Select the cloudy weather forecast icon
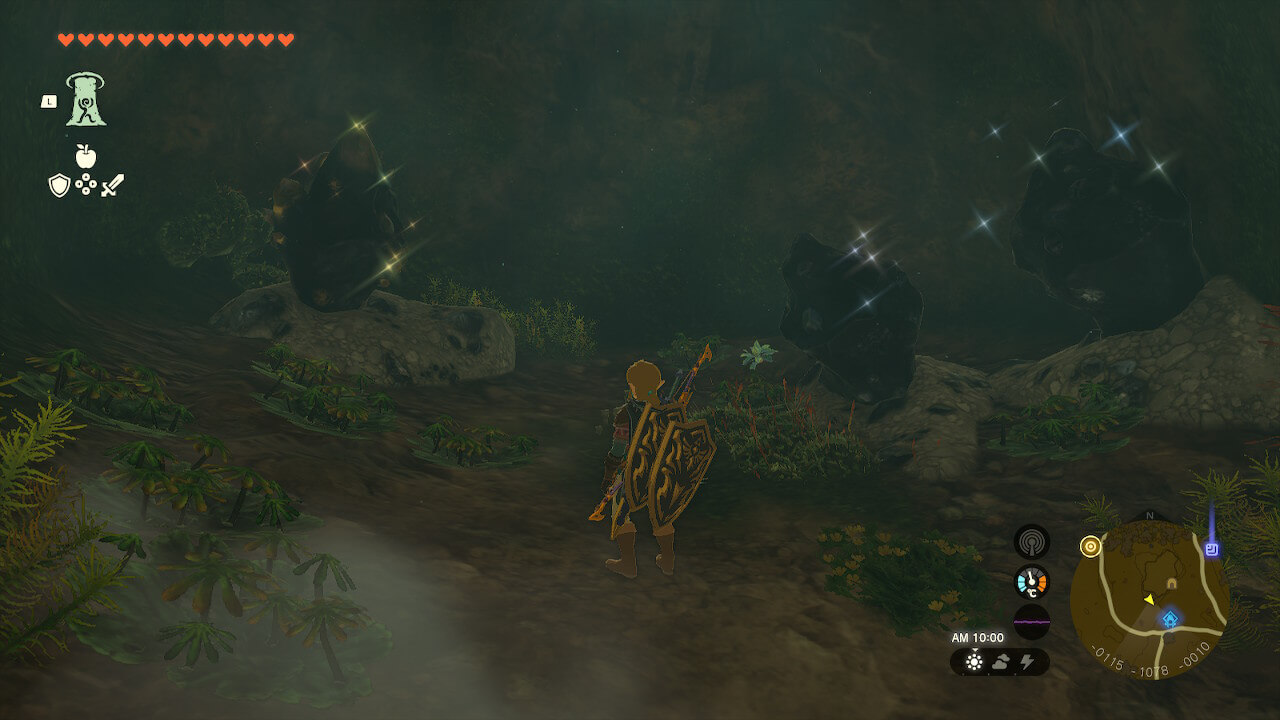 point(1001,662)
